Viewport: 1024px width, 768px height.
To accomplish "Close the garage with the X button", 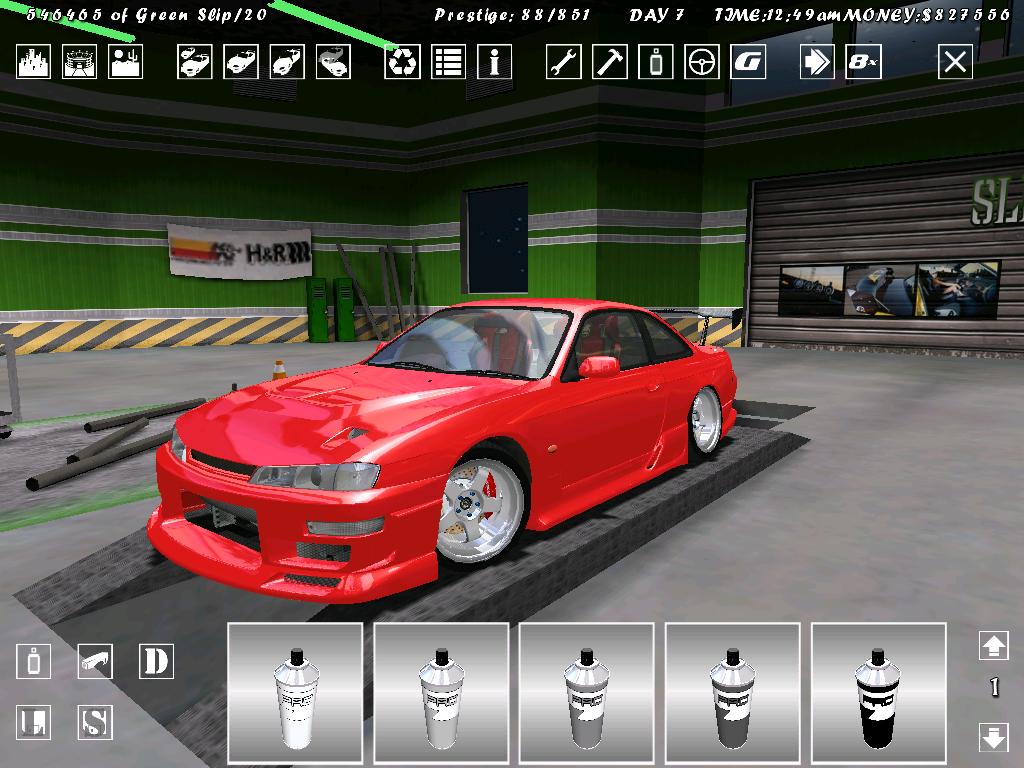I will [955, 62].
